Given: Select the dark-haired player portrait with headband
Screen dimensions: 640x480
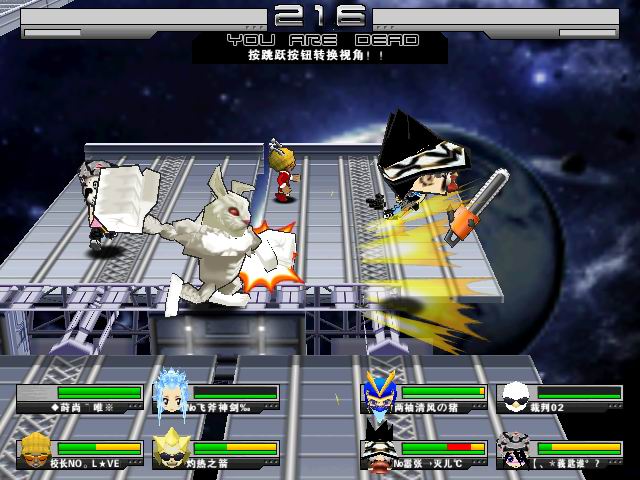Looking at the screenshot, I should point(514,450).
